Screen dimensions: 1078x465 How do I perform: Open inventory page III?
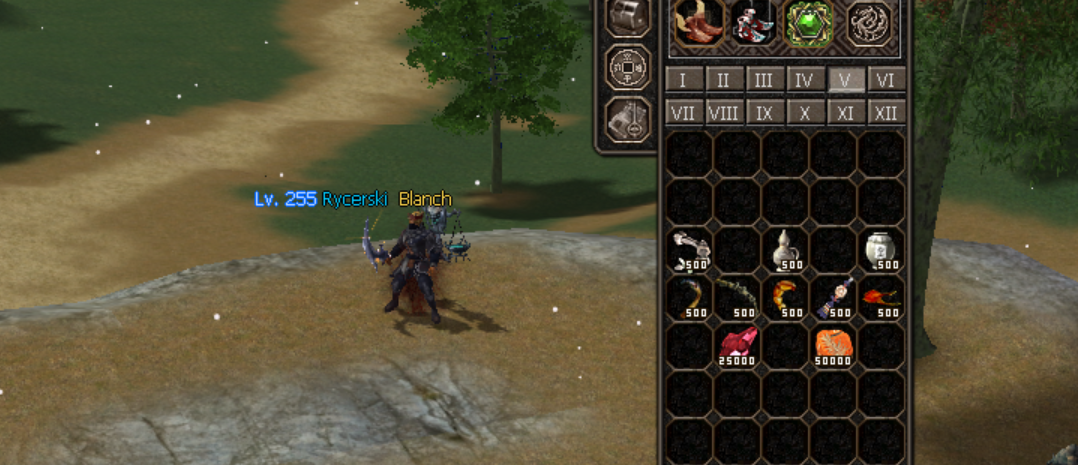[765, 80]
